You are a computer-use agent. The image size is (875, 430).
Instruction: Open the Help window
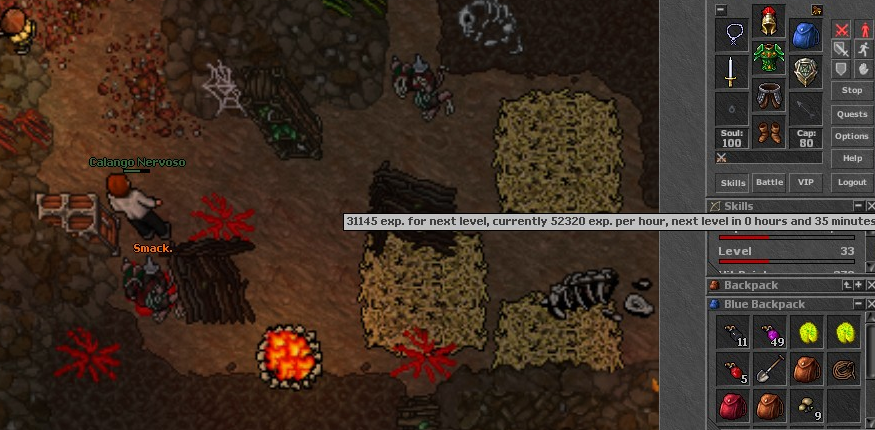pos(851,158)
